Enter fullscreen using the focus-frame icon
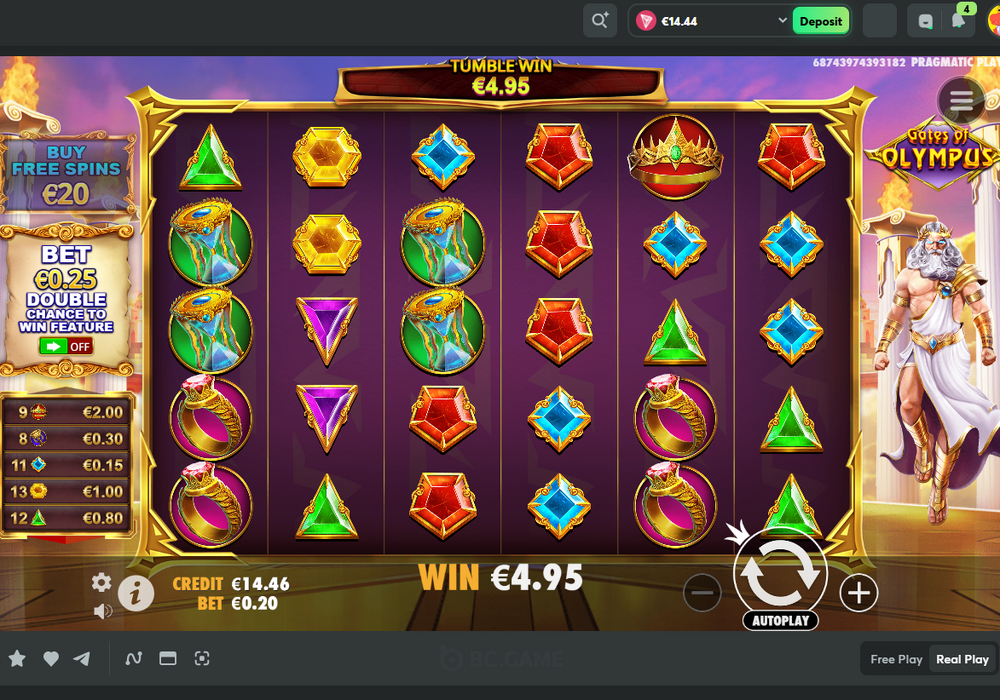The height and width of the screenshot is (700, 1000). point(202,658)
